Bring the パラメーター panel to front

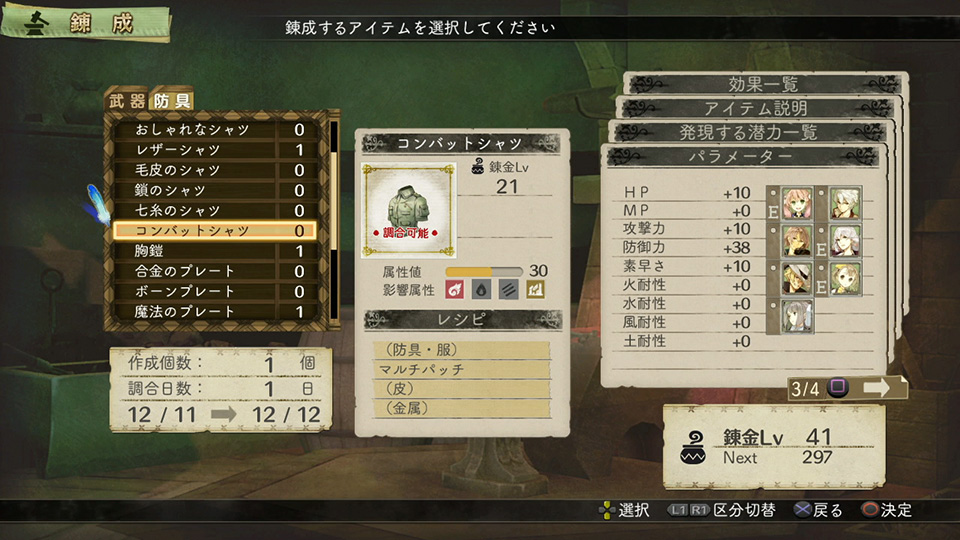click(741, 157)
